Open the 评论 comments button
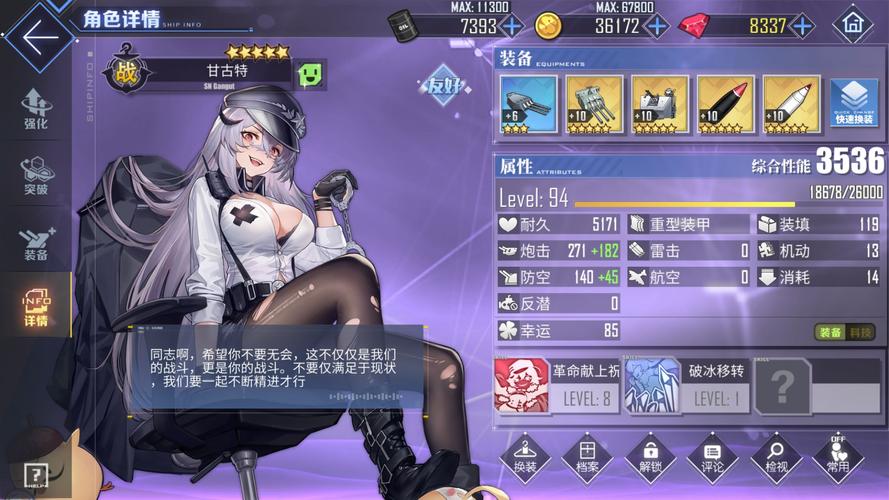Viewport: 889px width, 500px height. click(x=712, y=457)
